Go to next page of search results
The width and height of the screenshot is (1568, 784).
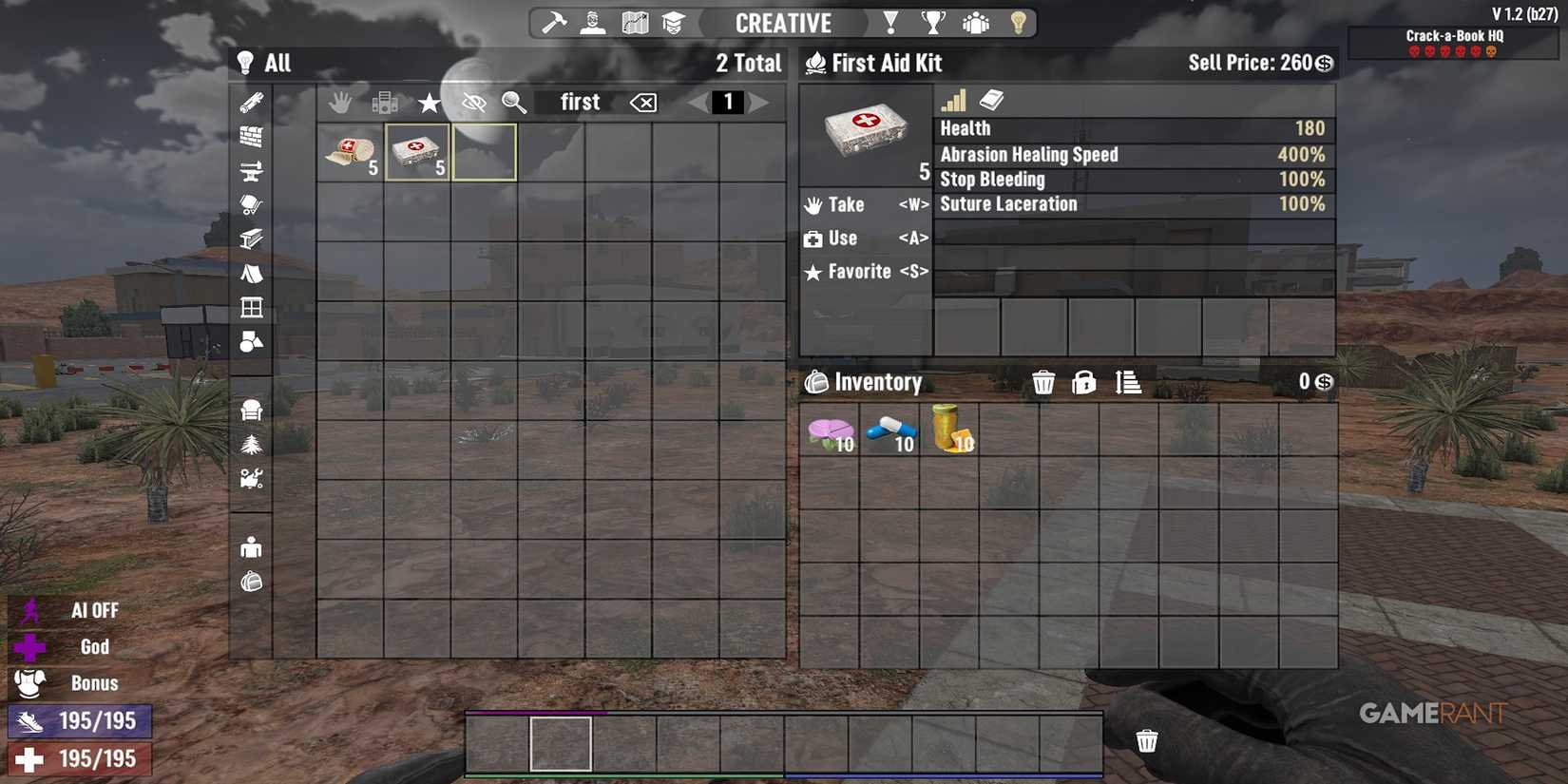(x=757, y=103)
